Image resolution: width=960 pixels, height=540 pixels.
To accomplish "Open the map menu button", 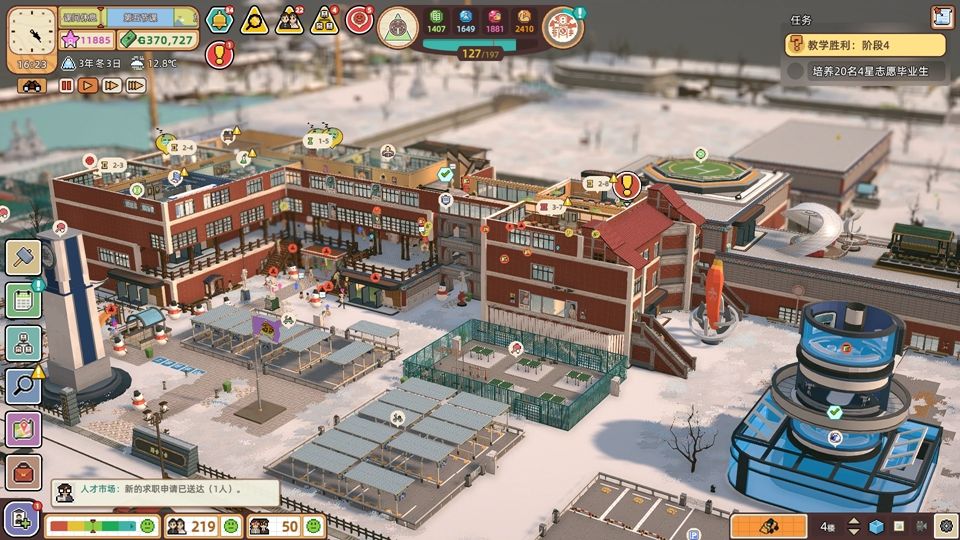I will (x=23, y=429).
